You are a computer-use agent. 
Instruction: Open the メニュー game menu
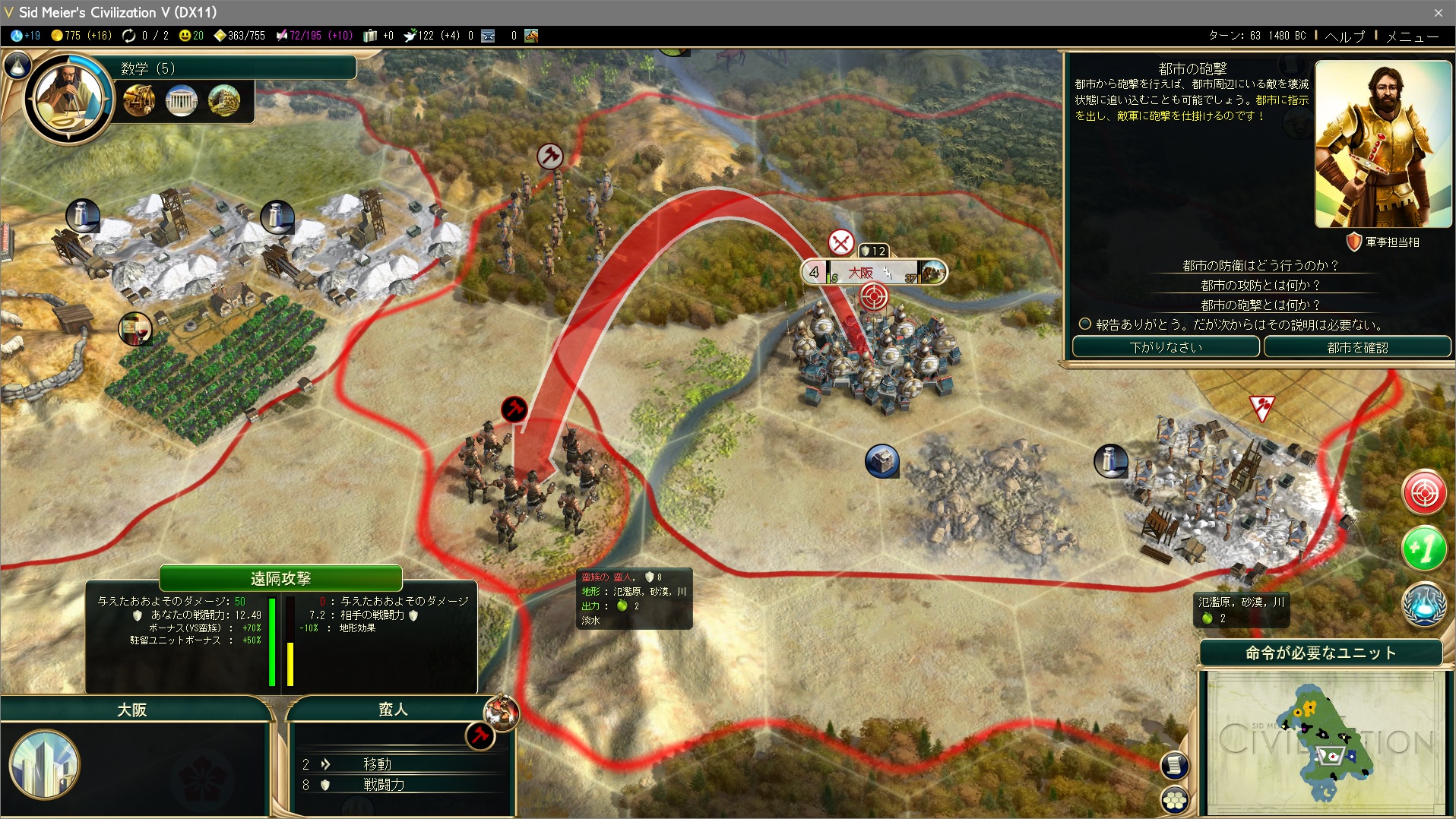point(1412,36)
